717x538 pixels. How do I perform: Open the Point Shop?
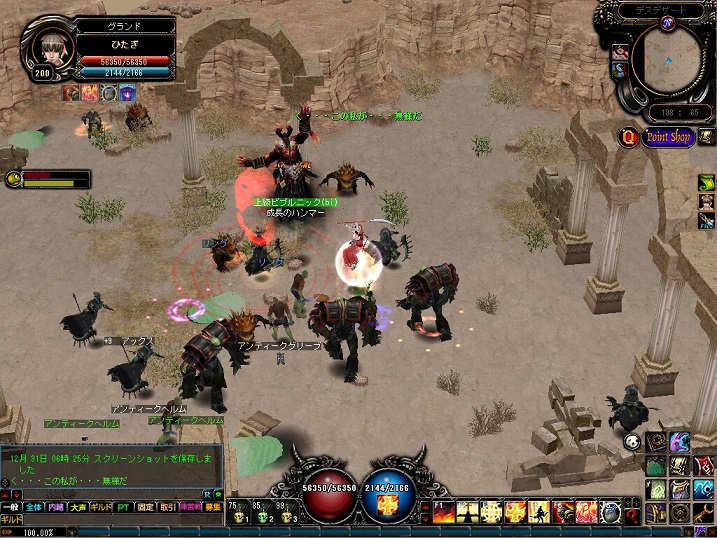point(668,137)
